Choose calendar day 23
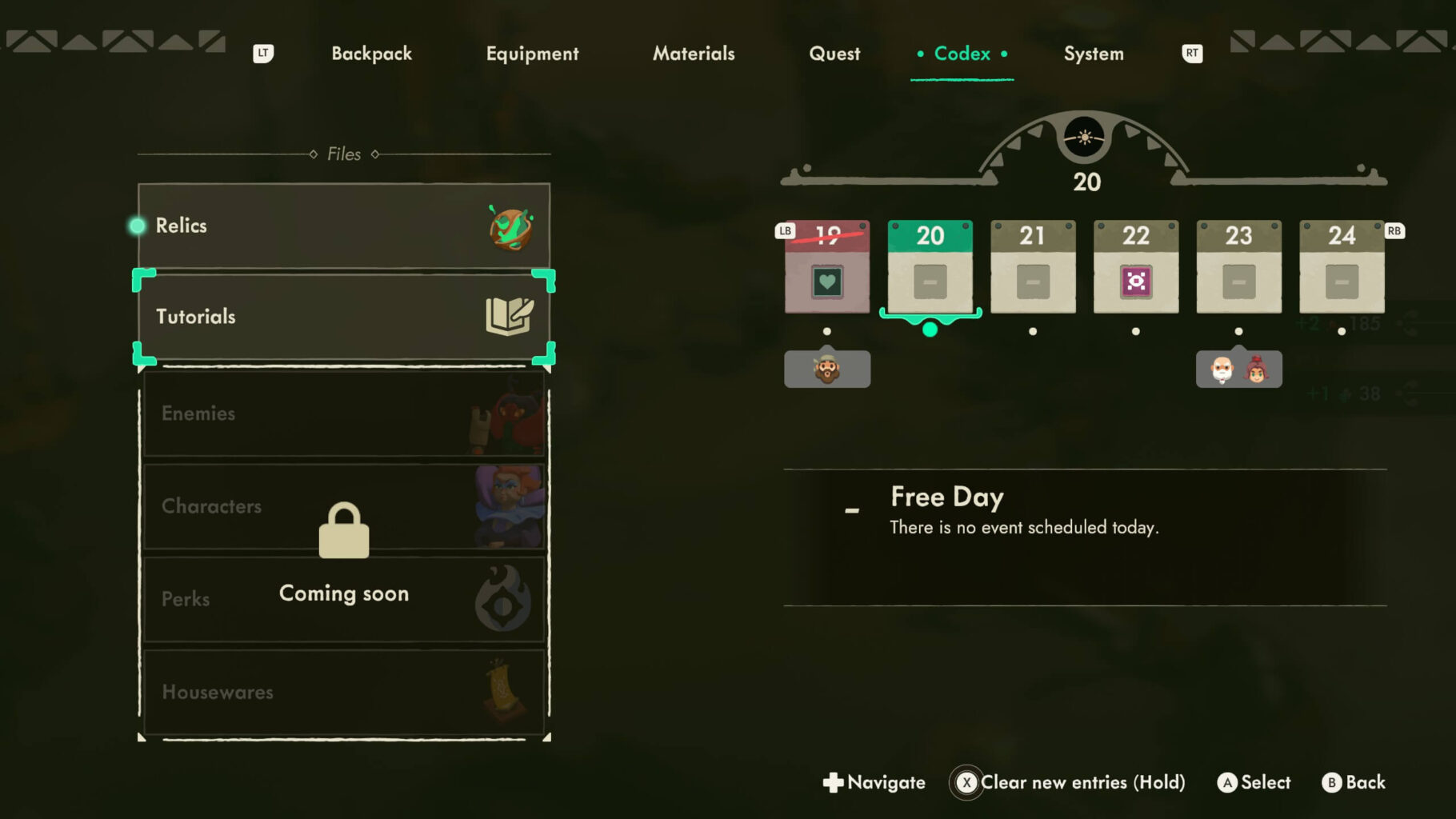The image size is (1456, 819). (1238, 266)
